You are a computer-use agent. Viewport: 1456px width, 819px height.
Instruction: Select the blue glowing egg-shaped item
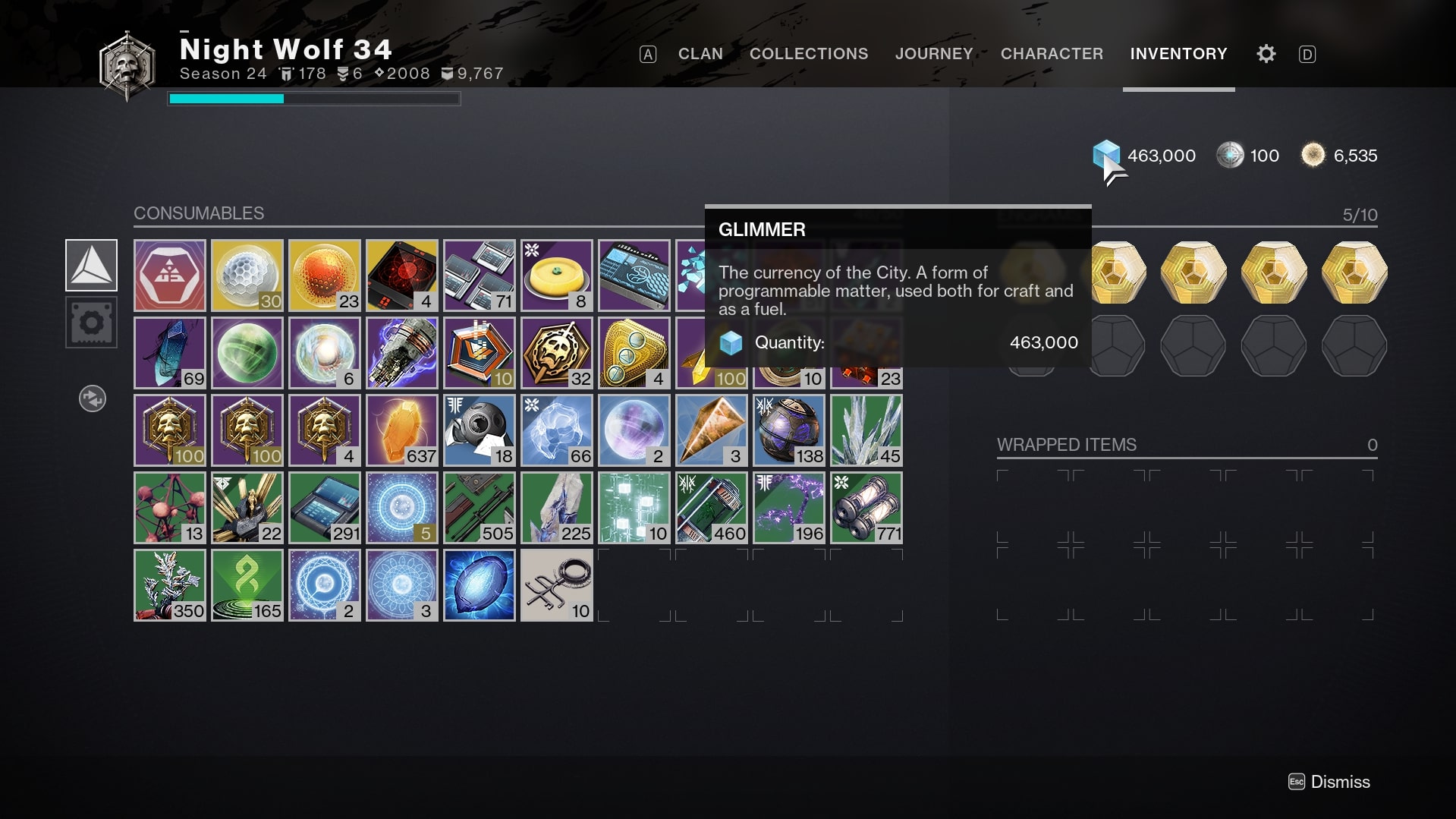[479, 584]
